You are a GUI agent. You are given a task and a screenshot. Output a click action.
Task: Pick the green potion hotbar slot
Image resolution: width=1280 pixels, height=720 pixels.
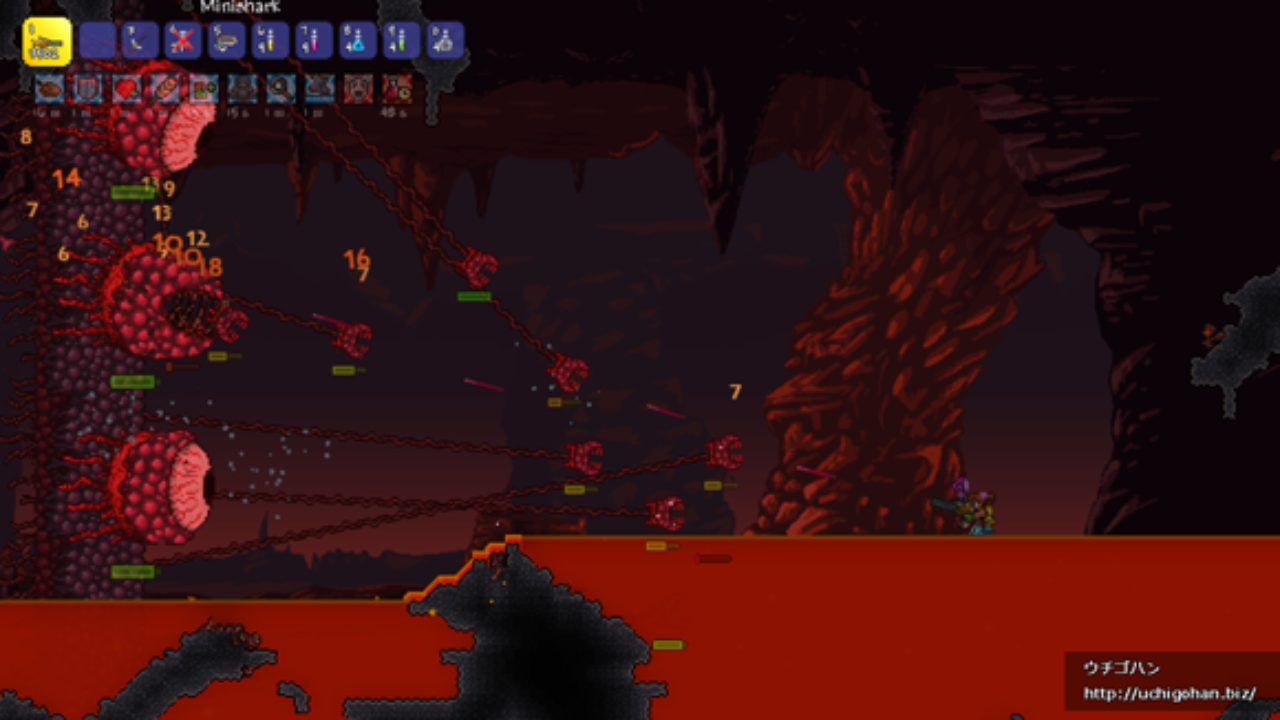click(x=401, y=41)
